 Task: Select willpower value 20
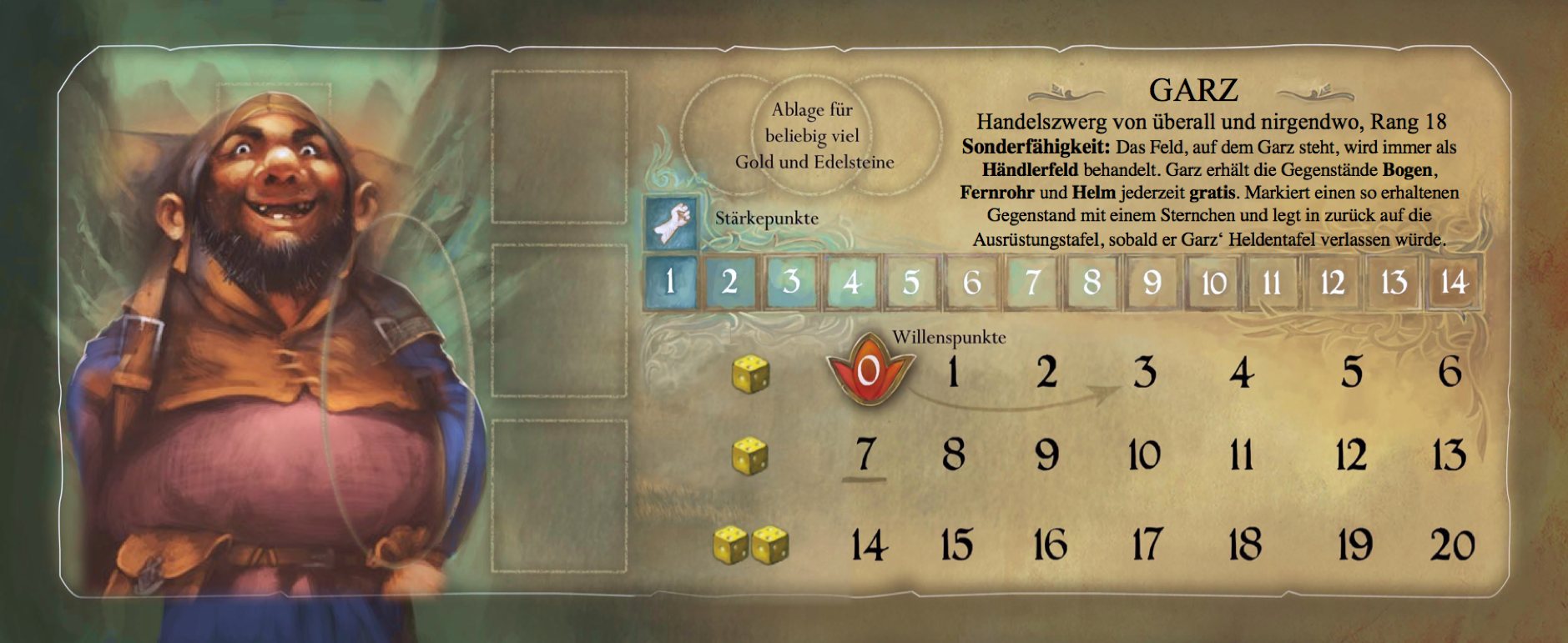(1452, 545)
